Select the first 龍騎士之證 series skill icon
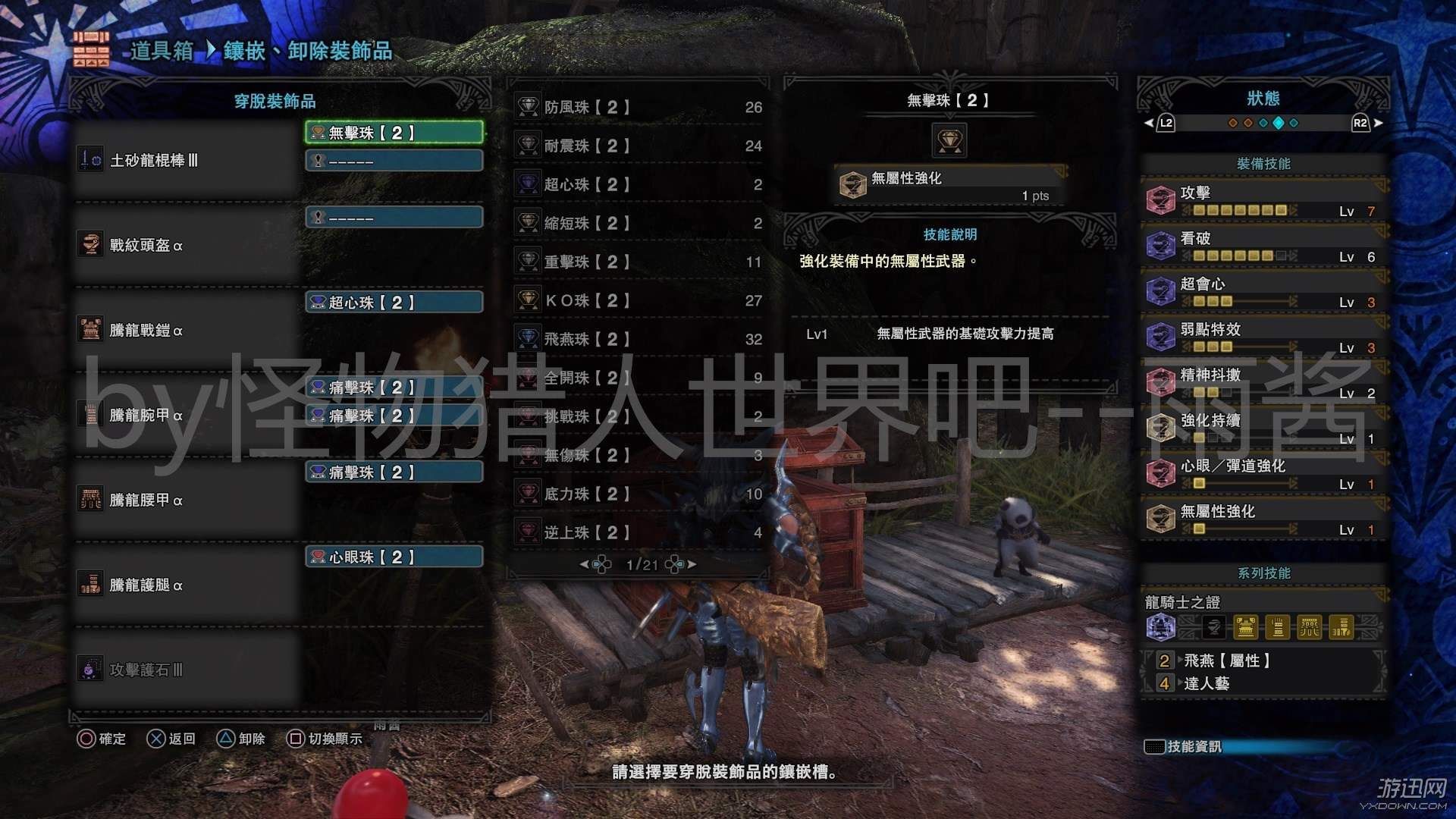The width and height of the screenshot is (1456, 819). click(1160, 628)
